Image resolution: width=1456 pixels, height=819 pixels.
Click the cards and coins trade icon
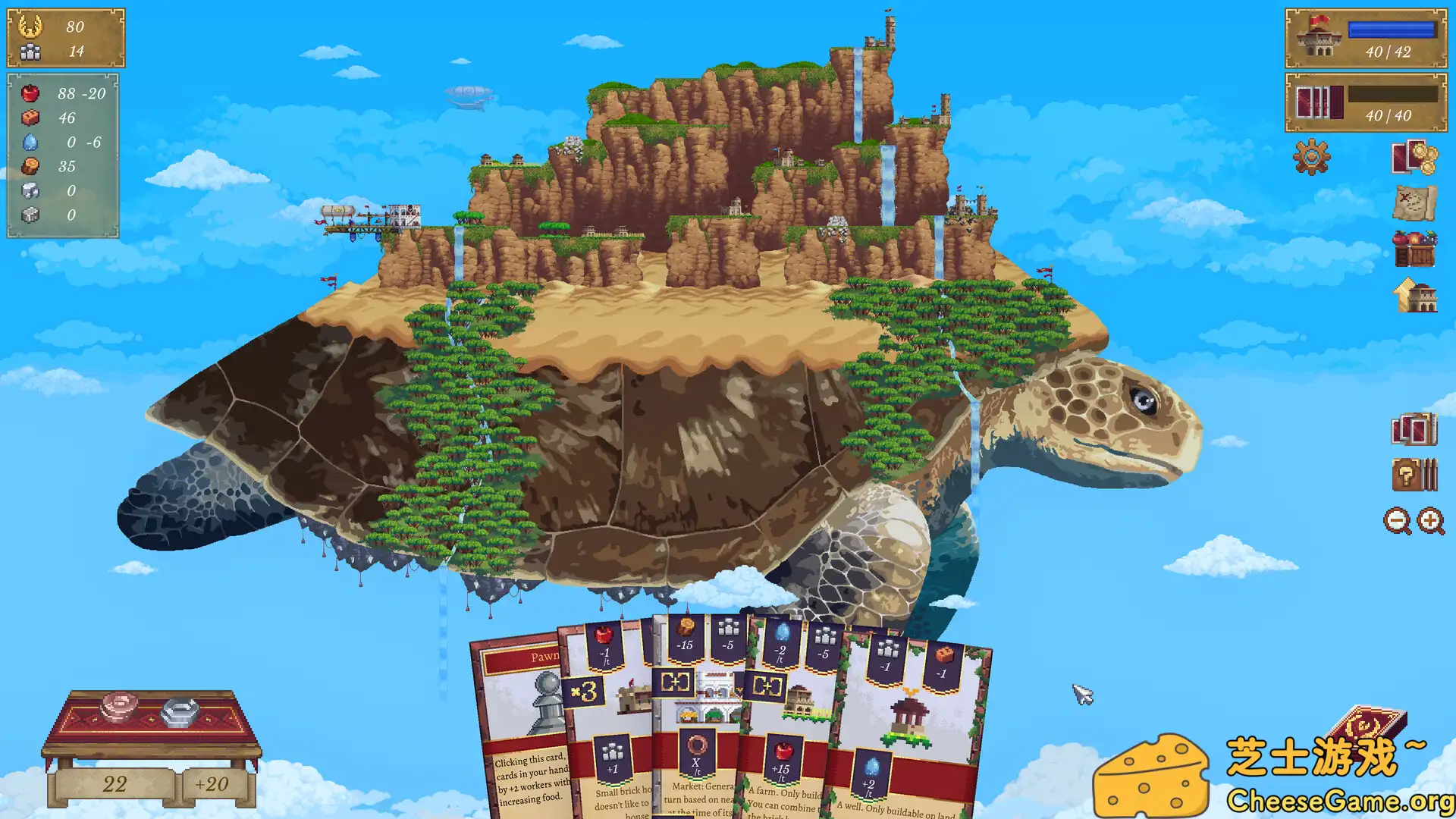click(1415, 158)
